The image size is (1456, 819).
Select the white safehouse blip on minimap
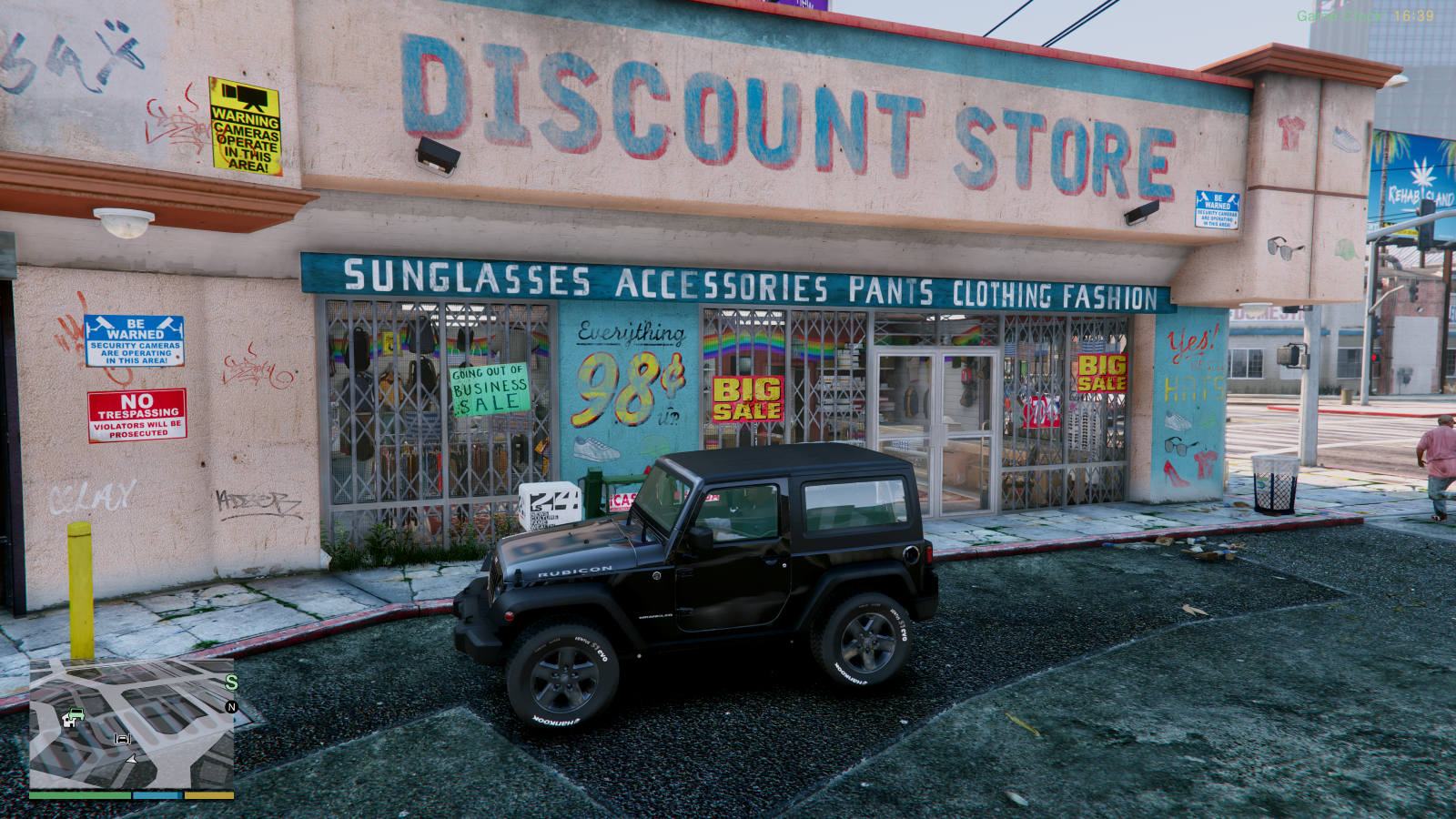[66, 722]
